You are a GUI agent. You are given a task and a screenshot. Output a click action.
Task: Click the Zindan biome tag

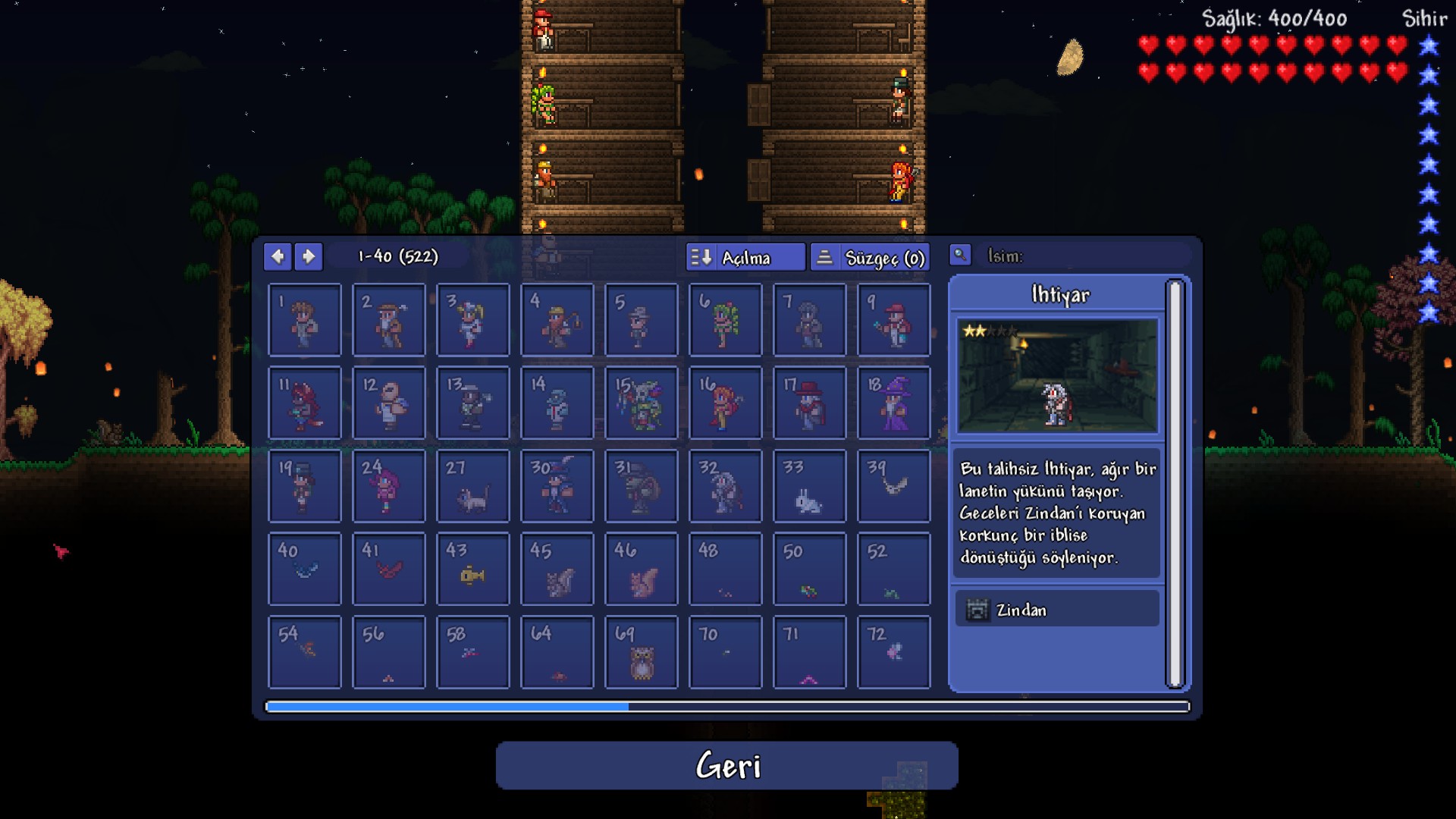coord(1057,610)
